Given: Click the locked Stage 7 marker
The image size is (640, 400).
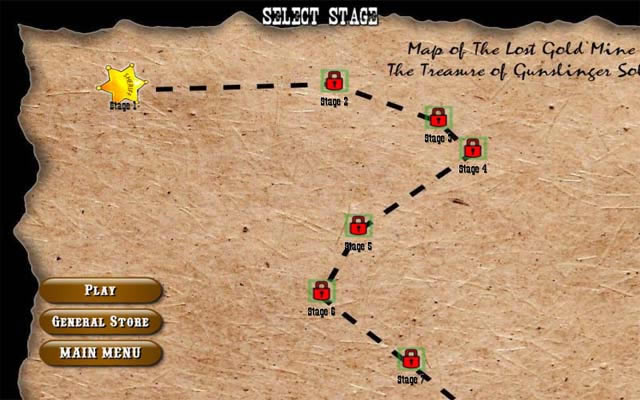Looking at the screenshot, I should (x=410, y=359).
